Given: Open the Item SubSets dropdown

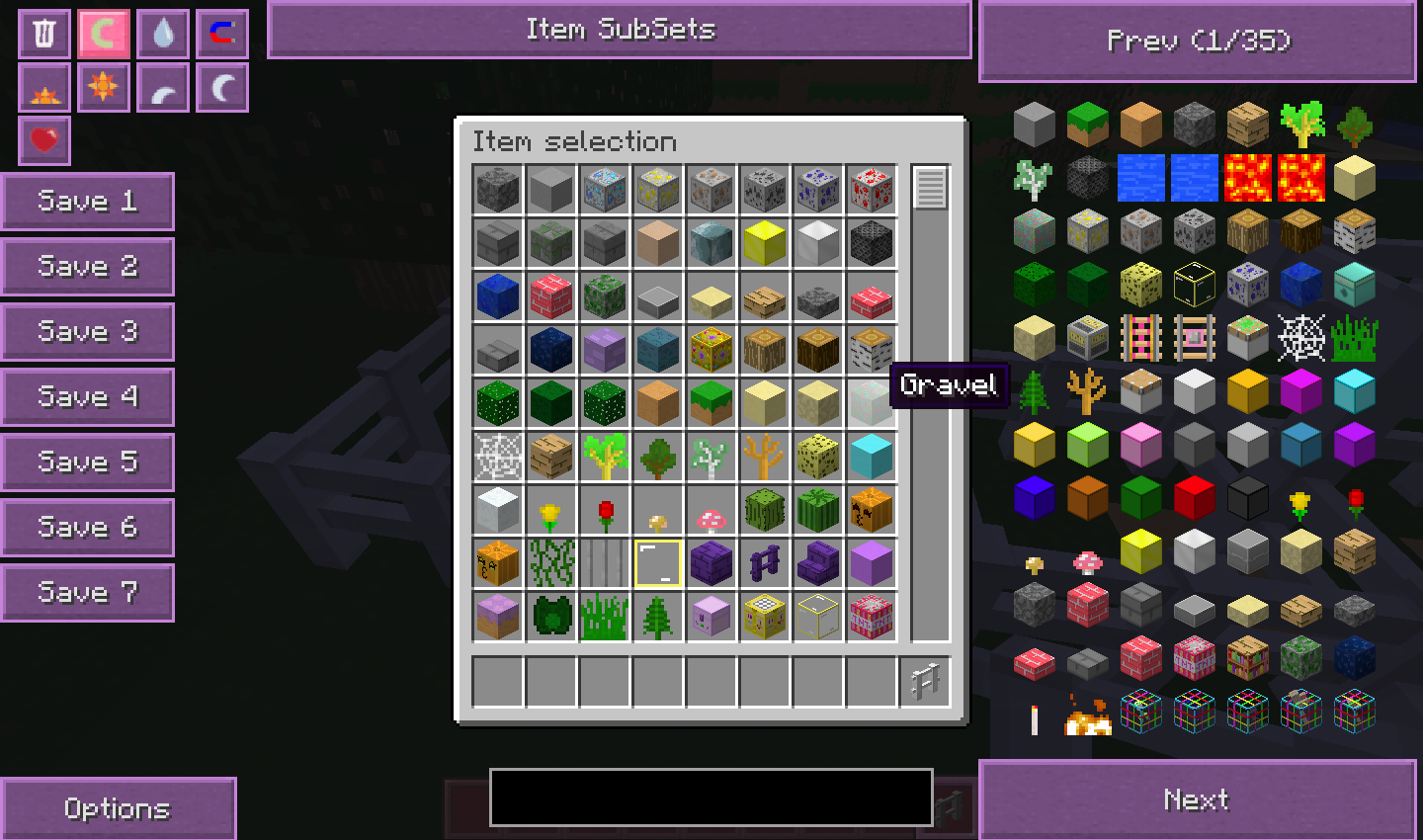Looking at the screenshot, I should (619, 30).
